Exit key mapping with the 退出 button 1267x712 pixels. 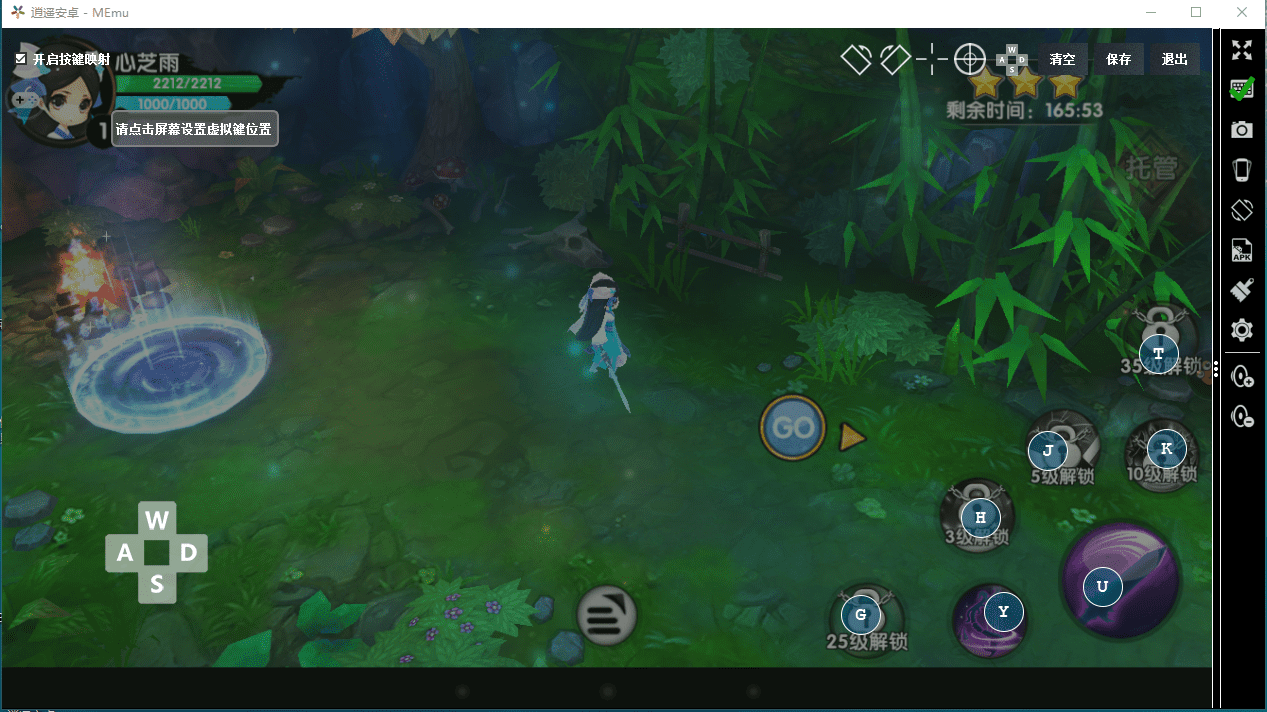click(1174, 60)
